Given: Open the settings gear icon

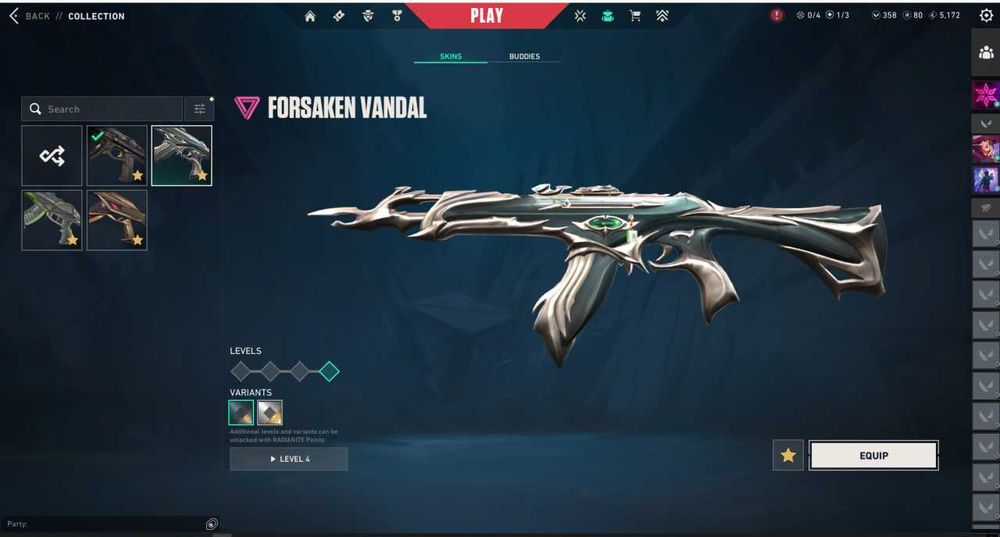Looking at the screenshot, I should pos(986,16).
